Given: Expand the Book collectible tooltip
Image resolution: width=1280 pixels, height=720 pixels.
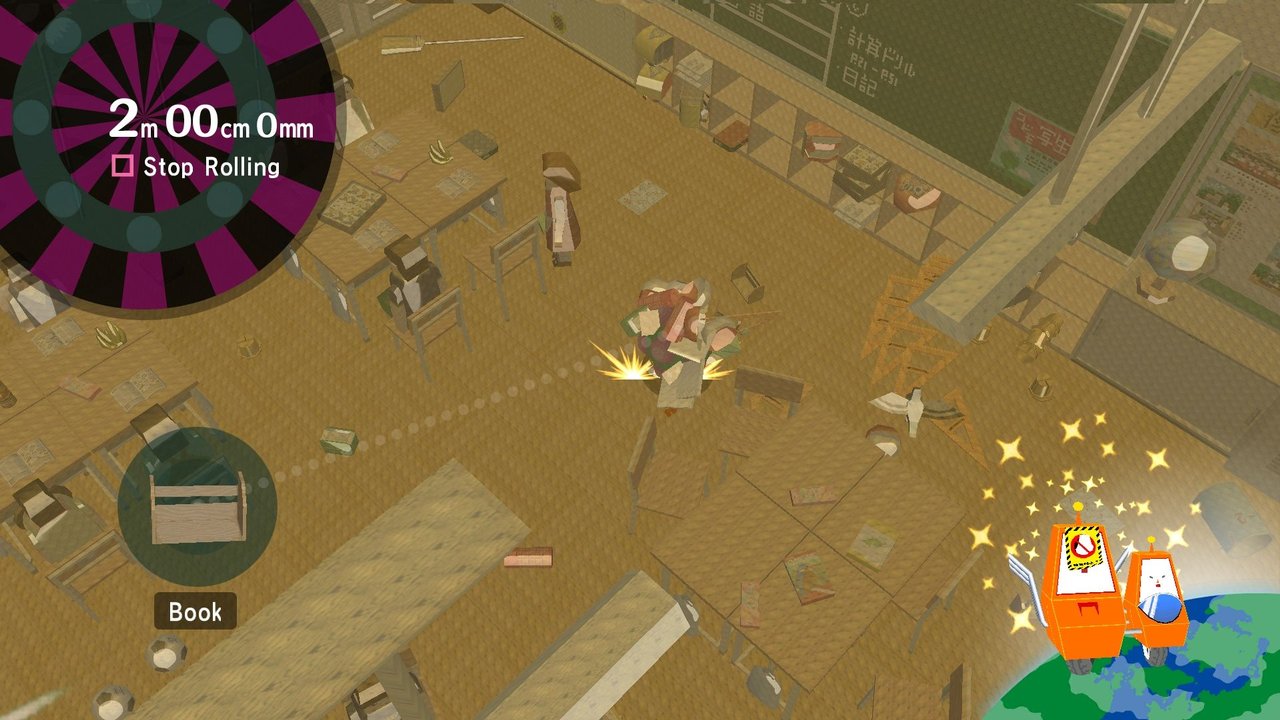Looking at the screenshot, I should (196, 612).
